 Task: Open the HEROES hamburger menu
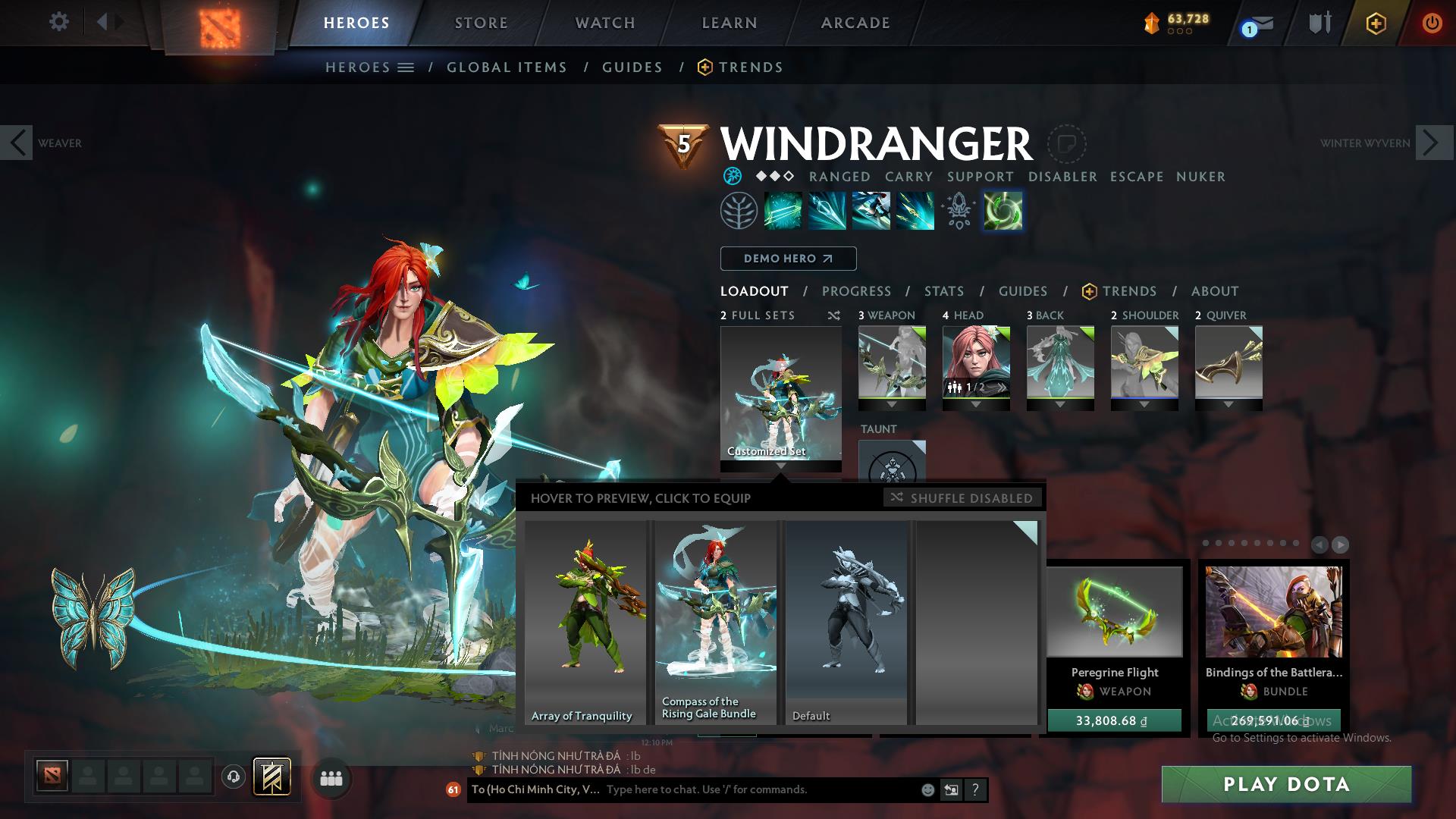click(x=406, y=67)
